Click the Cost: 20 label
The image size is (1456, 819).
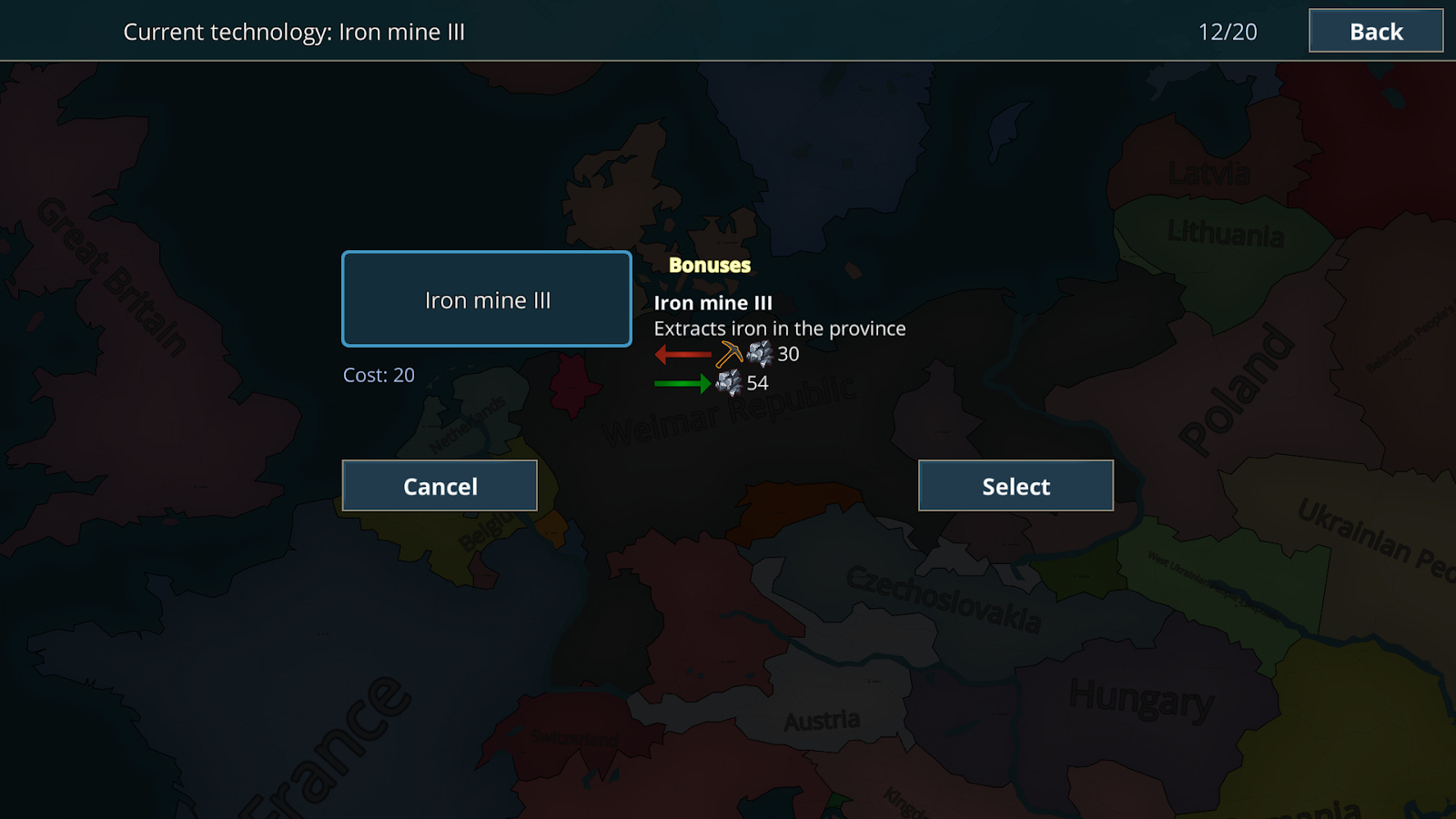tap(379, 375)
